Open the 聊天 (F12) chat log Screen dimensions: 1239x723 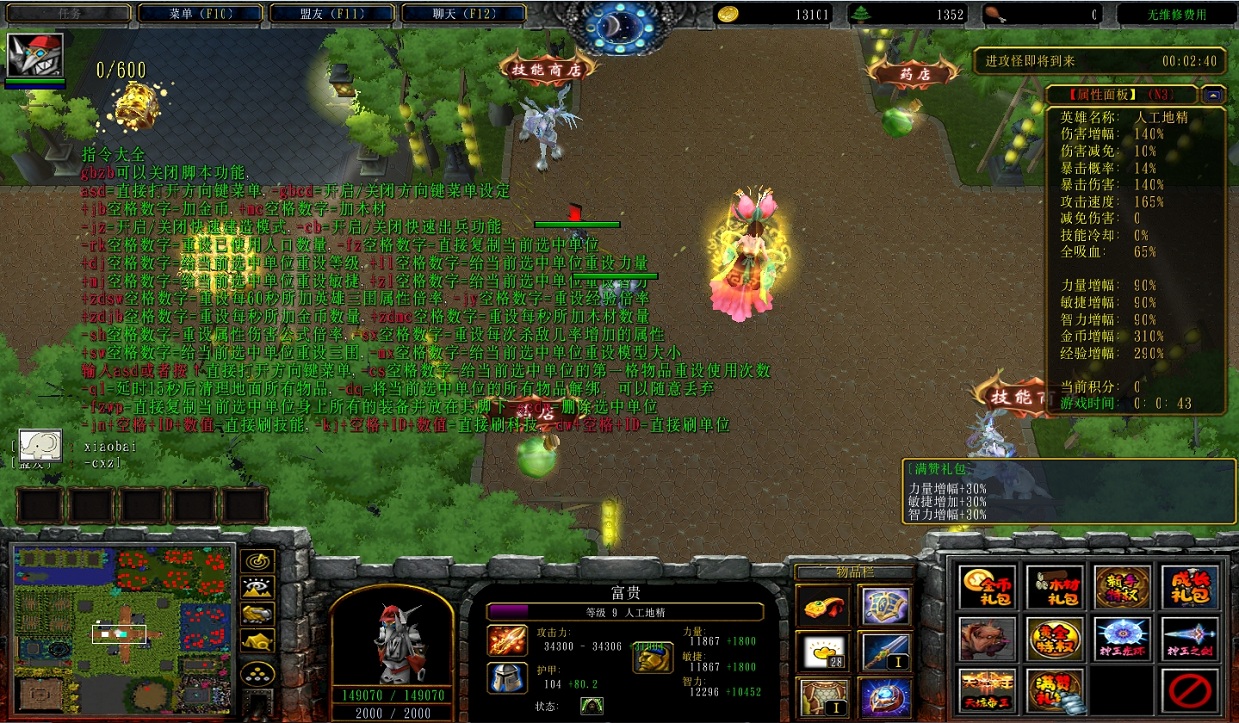pyautogui.click(x=464, y=14)
